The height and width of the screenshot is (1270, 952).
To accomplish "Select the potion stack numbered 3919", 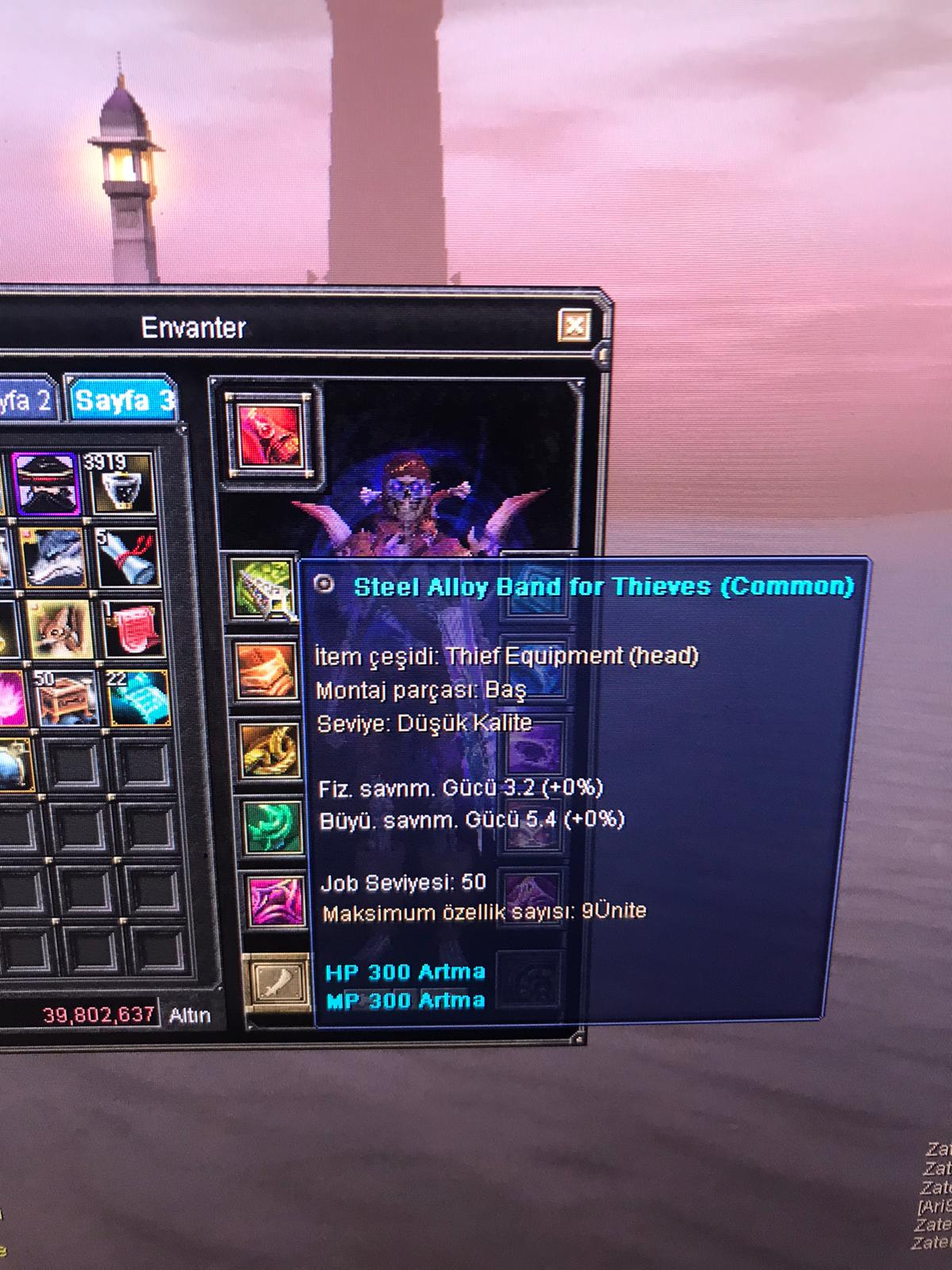I will point(121,483).
